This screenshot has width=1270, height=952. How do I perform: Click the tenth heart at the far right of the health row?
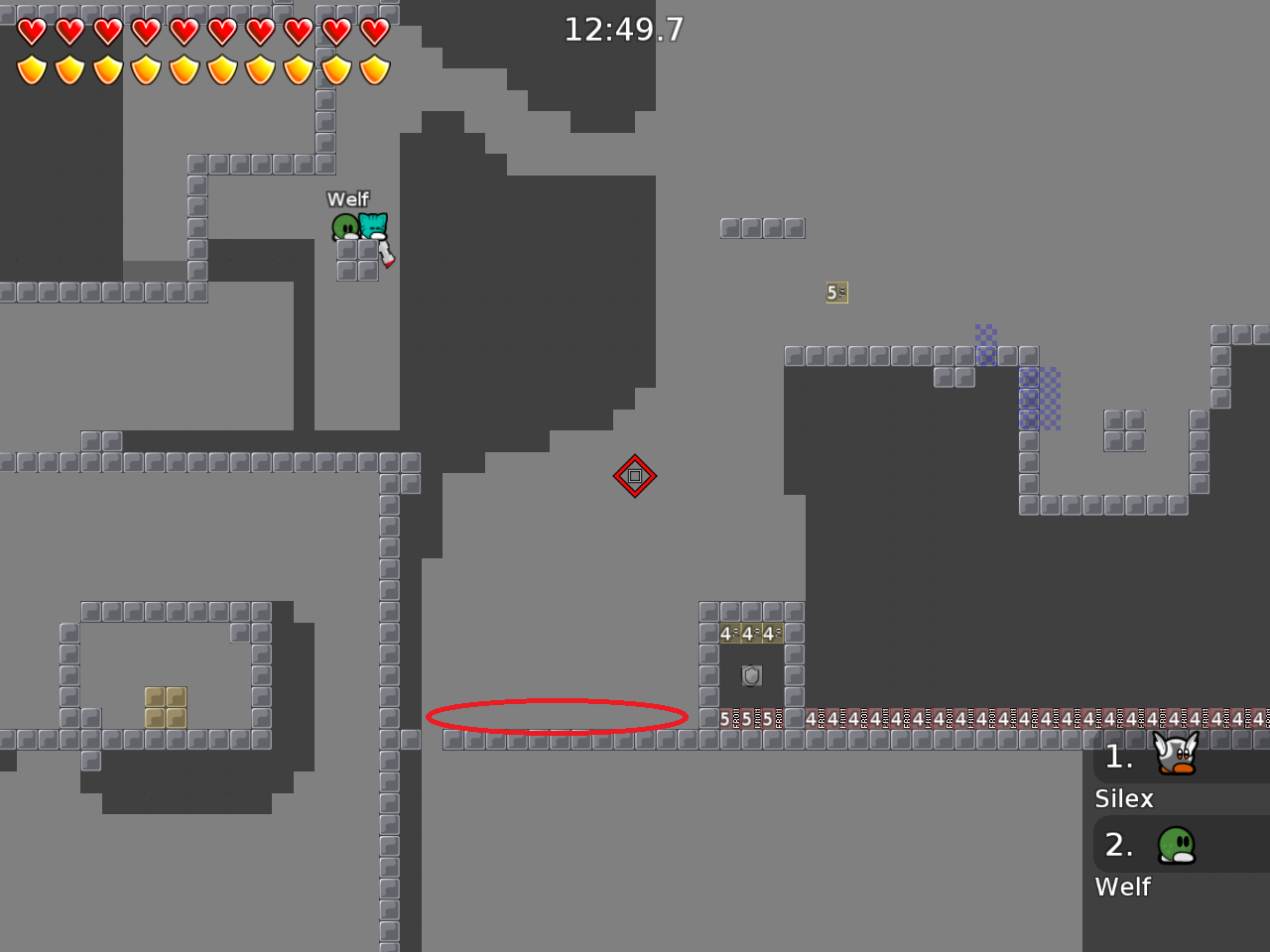374,32
